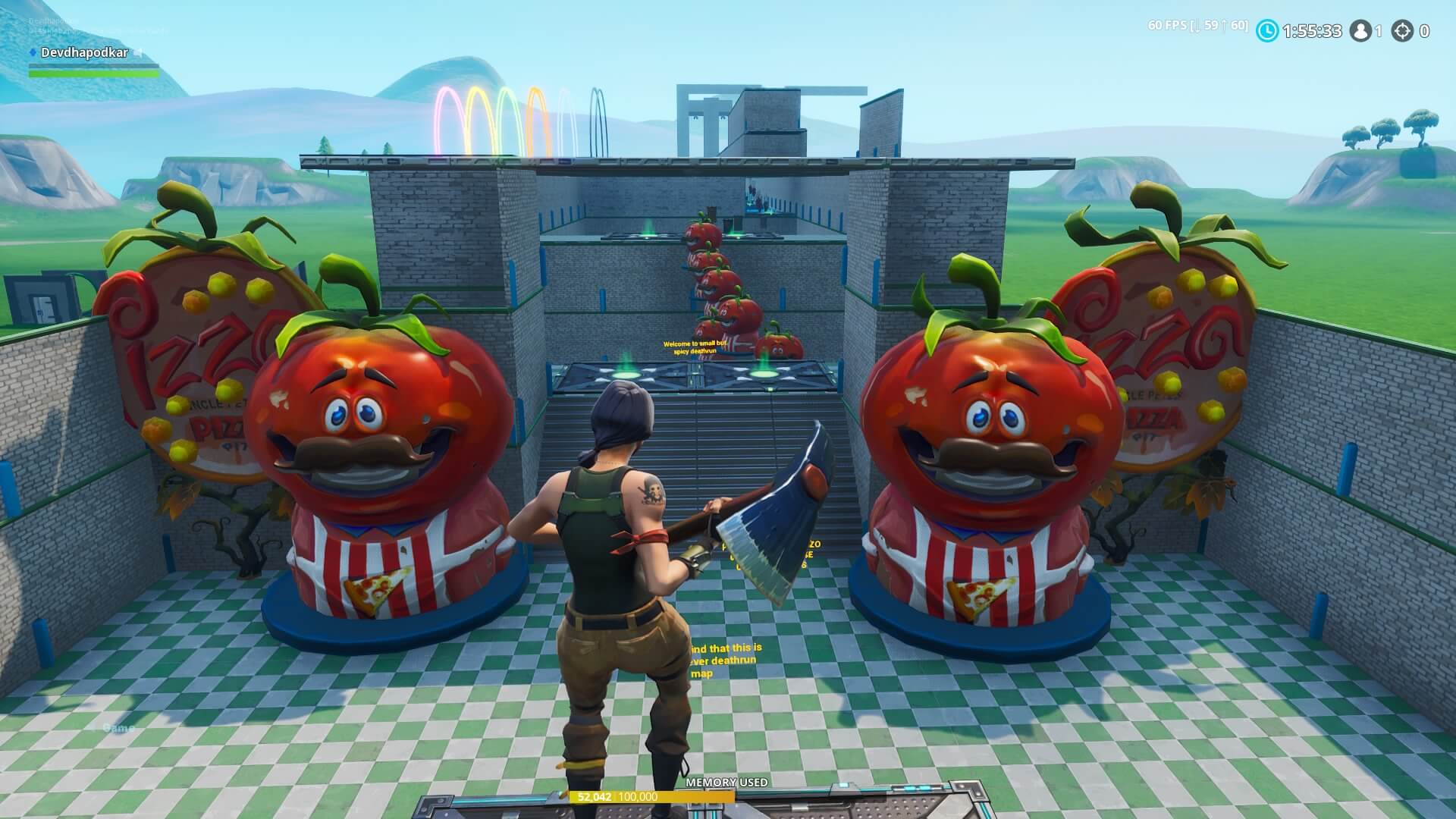Select the Devdhapodkar name label
The height and width of the screenshot is (819, 1456).
pos(84,52)
